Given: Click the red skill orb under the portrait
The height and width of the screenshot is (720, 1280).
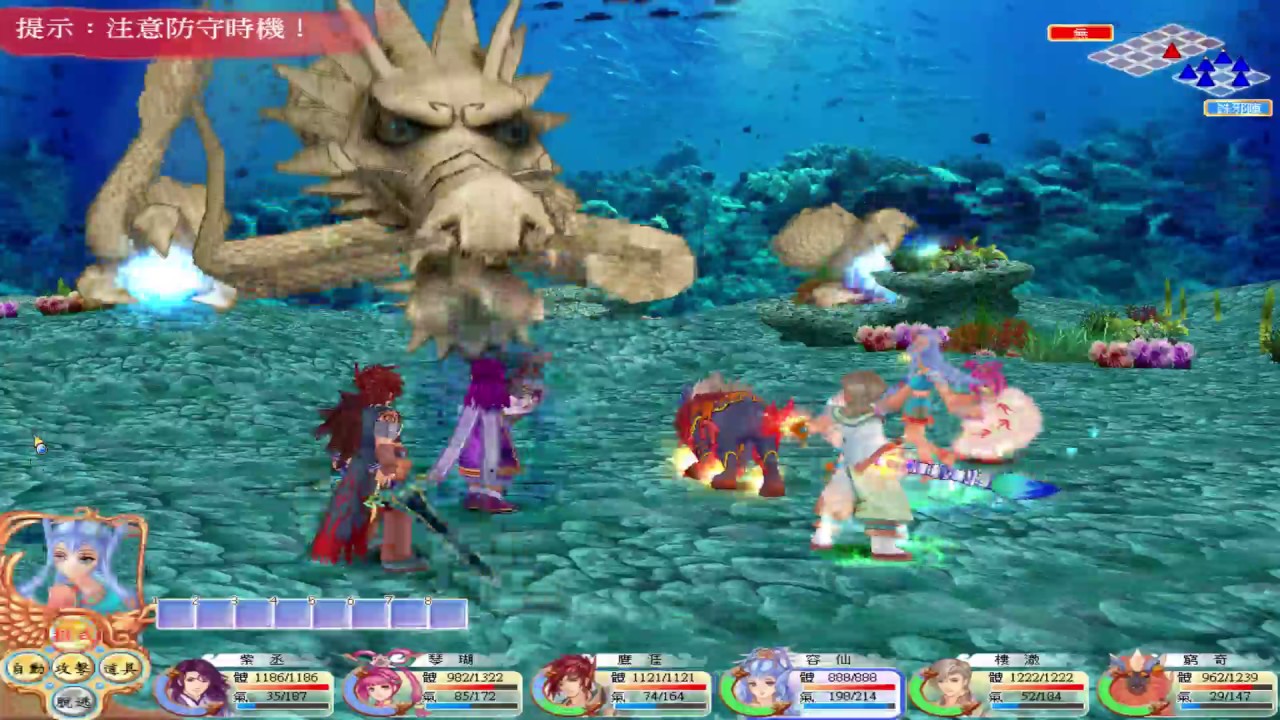Looking at the screenshot, I should [73, 633].
